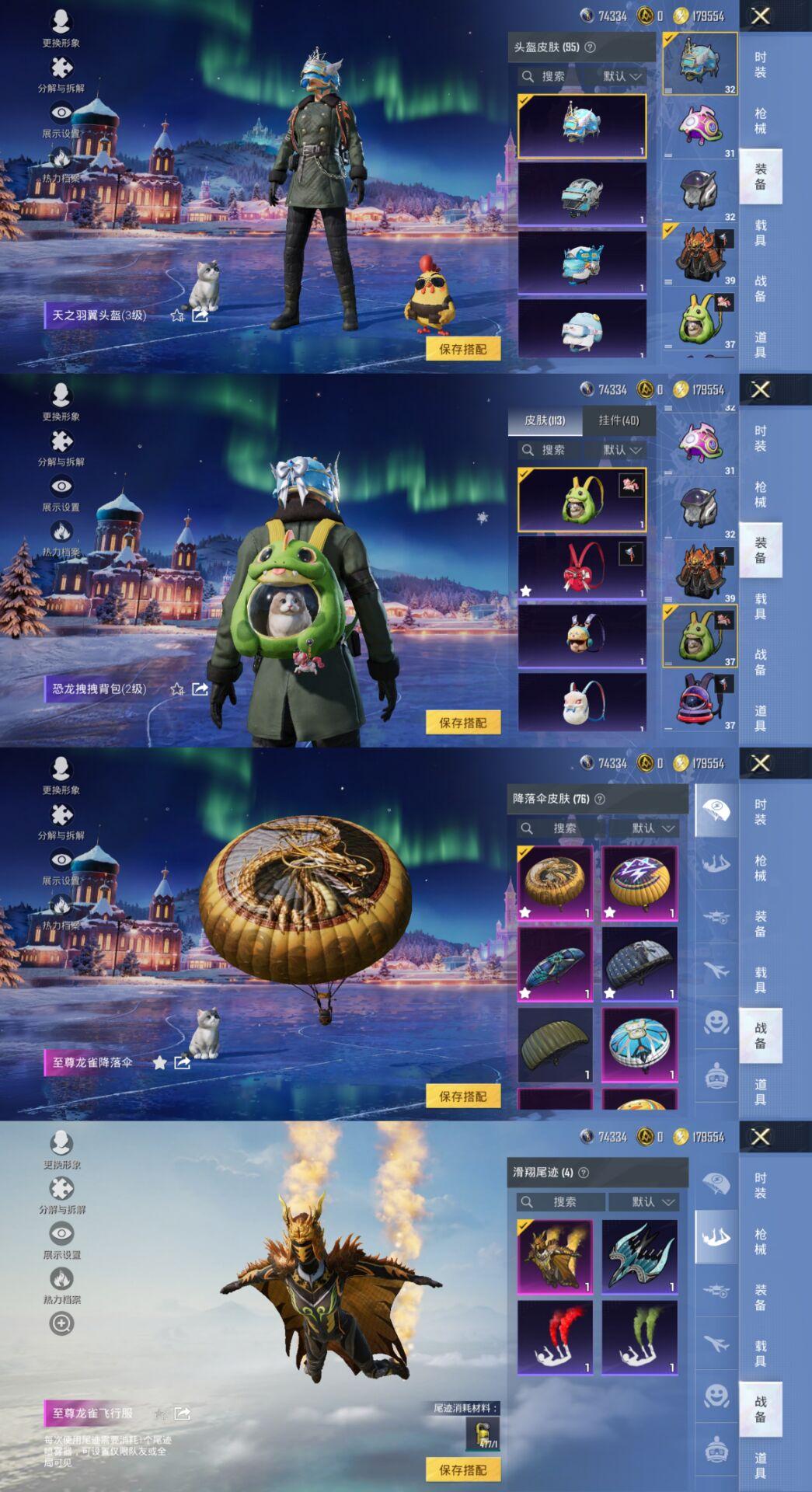Choose the red bow backpack skin

click(x=582, y=568)
